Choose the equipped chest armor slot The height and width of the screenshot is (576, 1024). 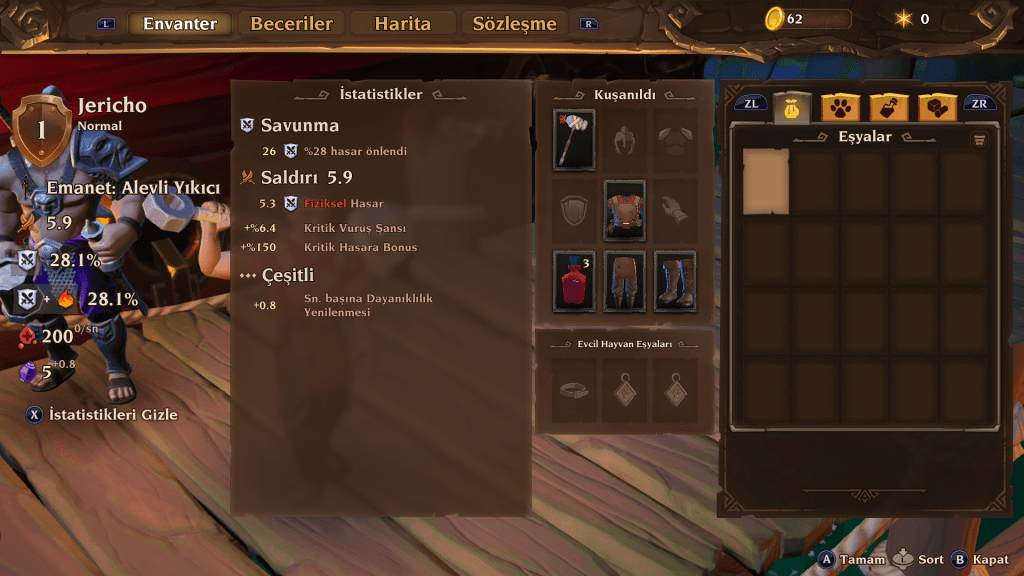[624, 210]
